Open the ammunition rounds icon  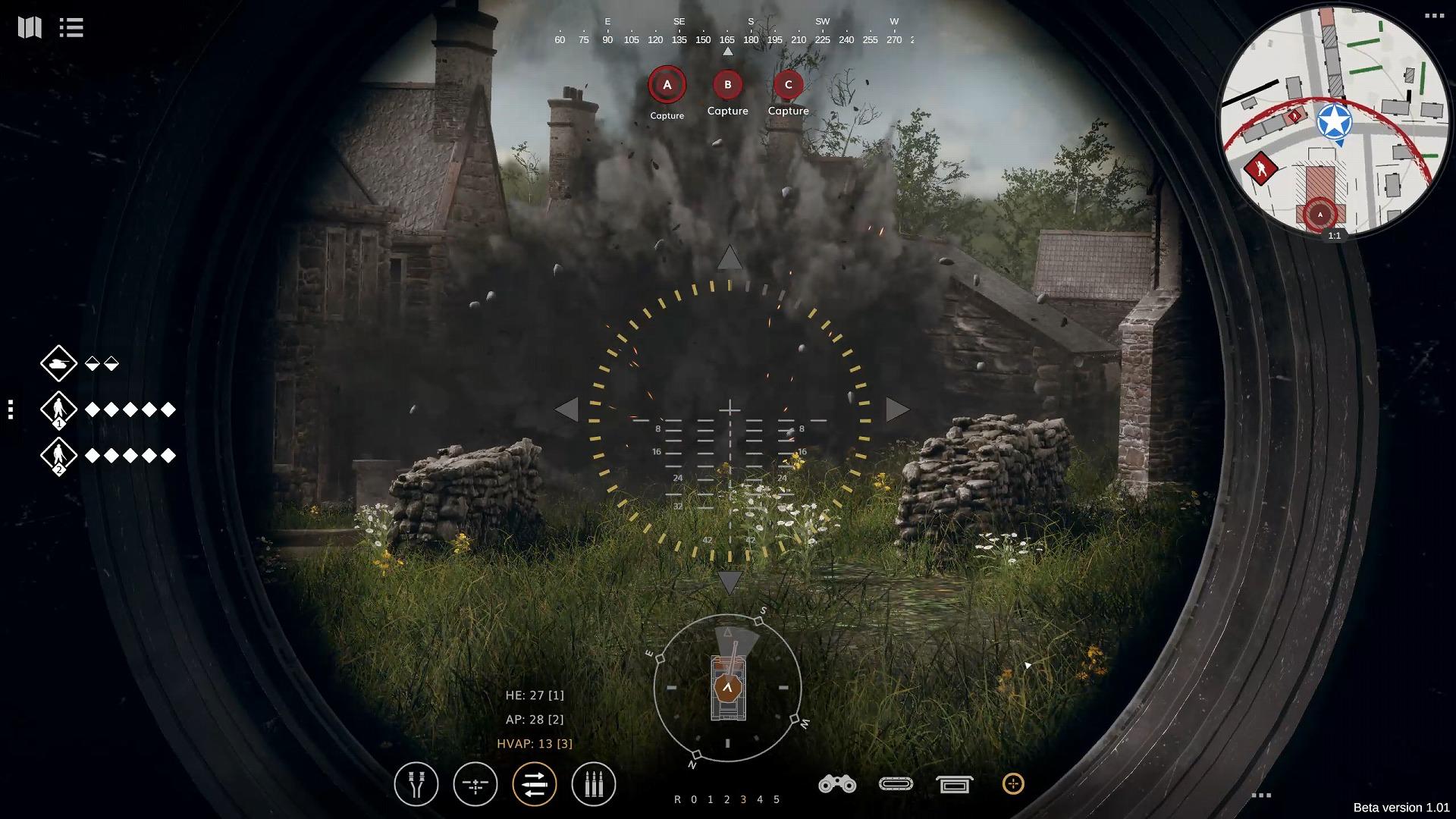click(x=594, y=785)
